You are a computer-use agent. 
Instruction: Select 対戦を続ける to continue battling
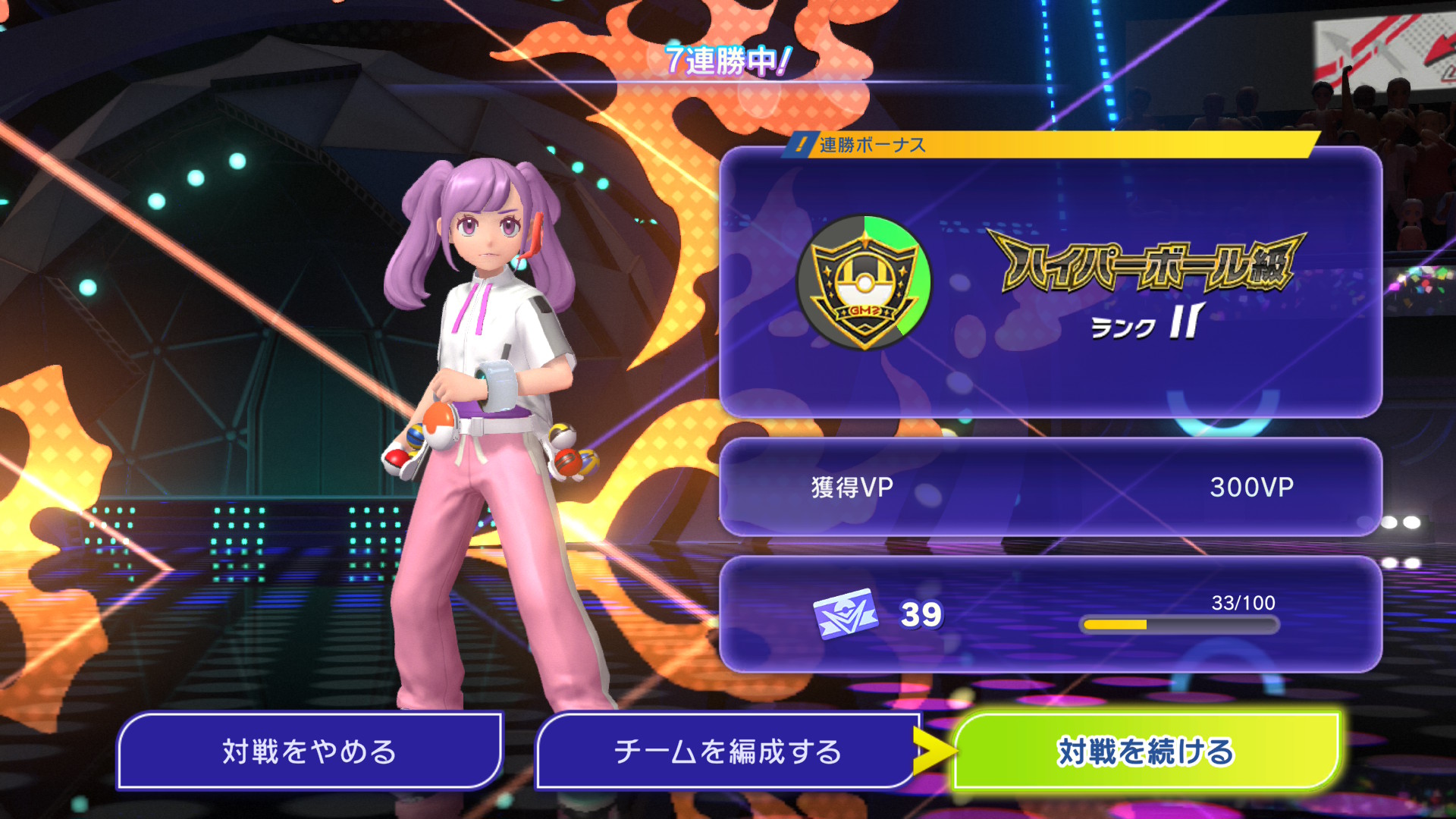(1145, 752)
